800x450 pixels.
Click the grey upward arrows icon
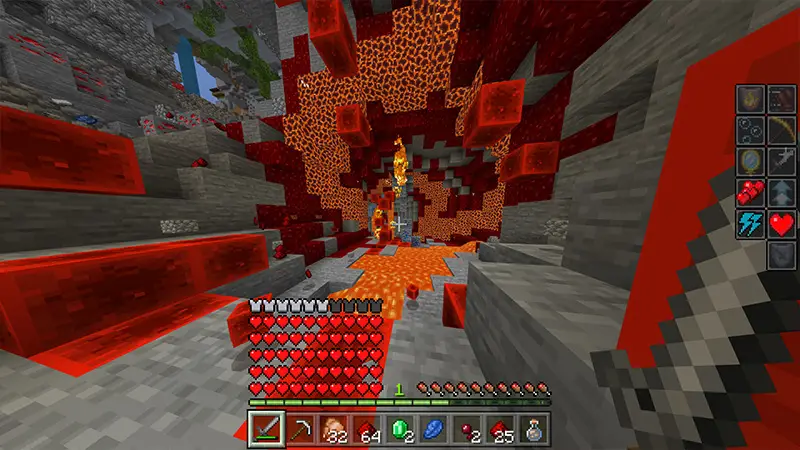(x=781, y=192)
